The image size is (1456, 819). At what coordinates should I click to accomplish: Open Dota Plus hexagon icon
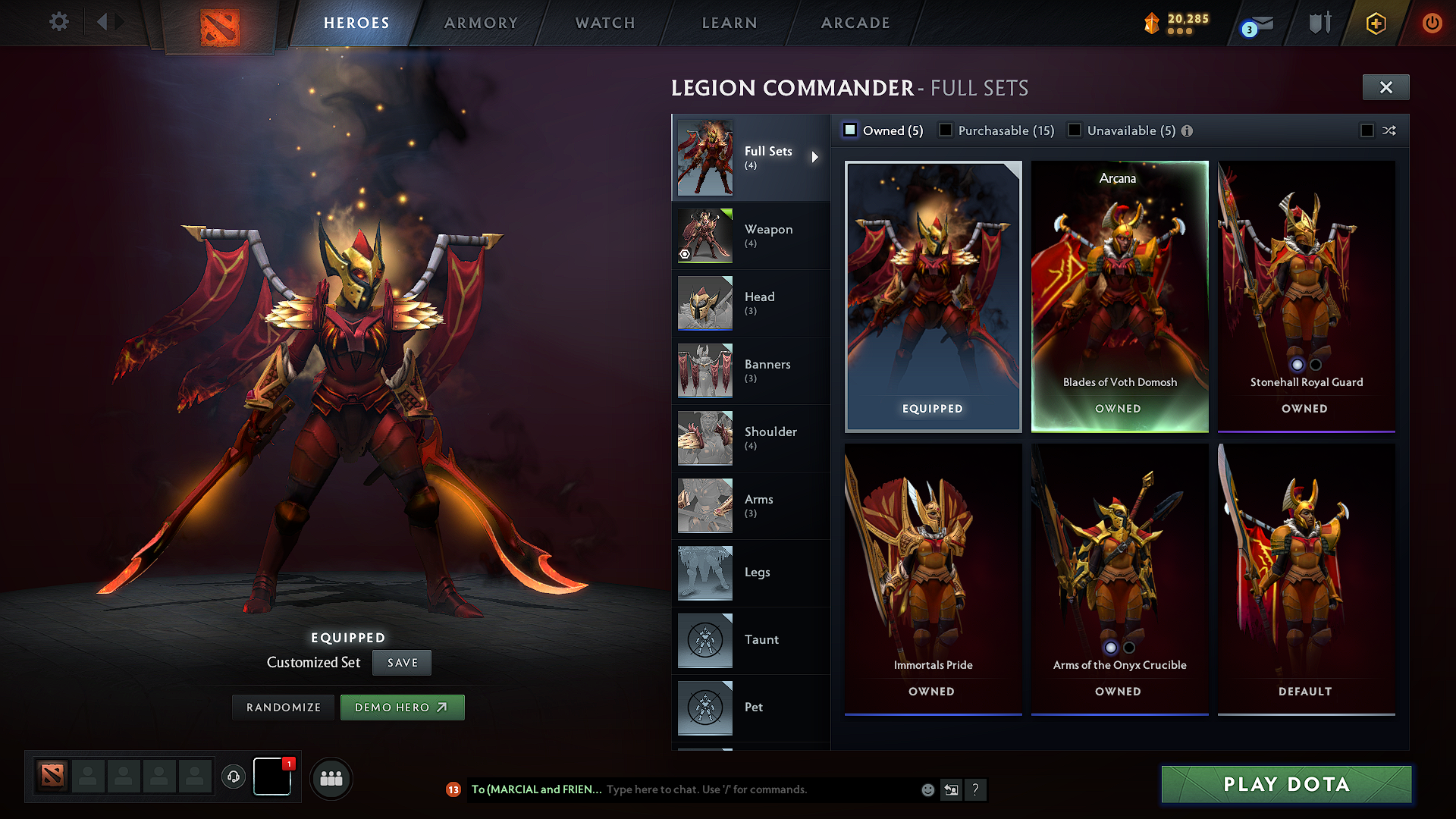[x=1374, y=23]
